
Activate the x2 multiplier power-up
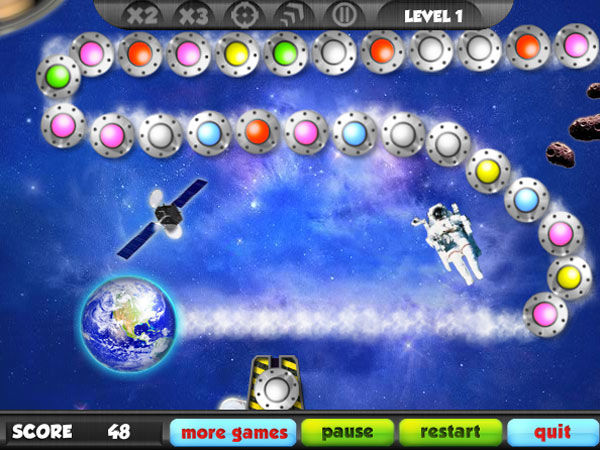click(143, 17)
